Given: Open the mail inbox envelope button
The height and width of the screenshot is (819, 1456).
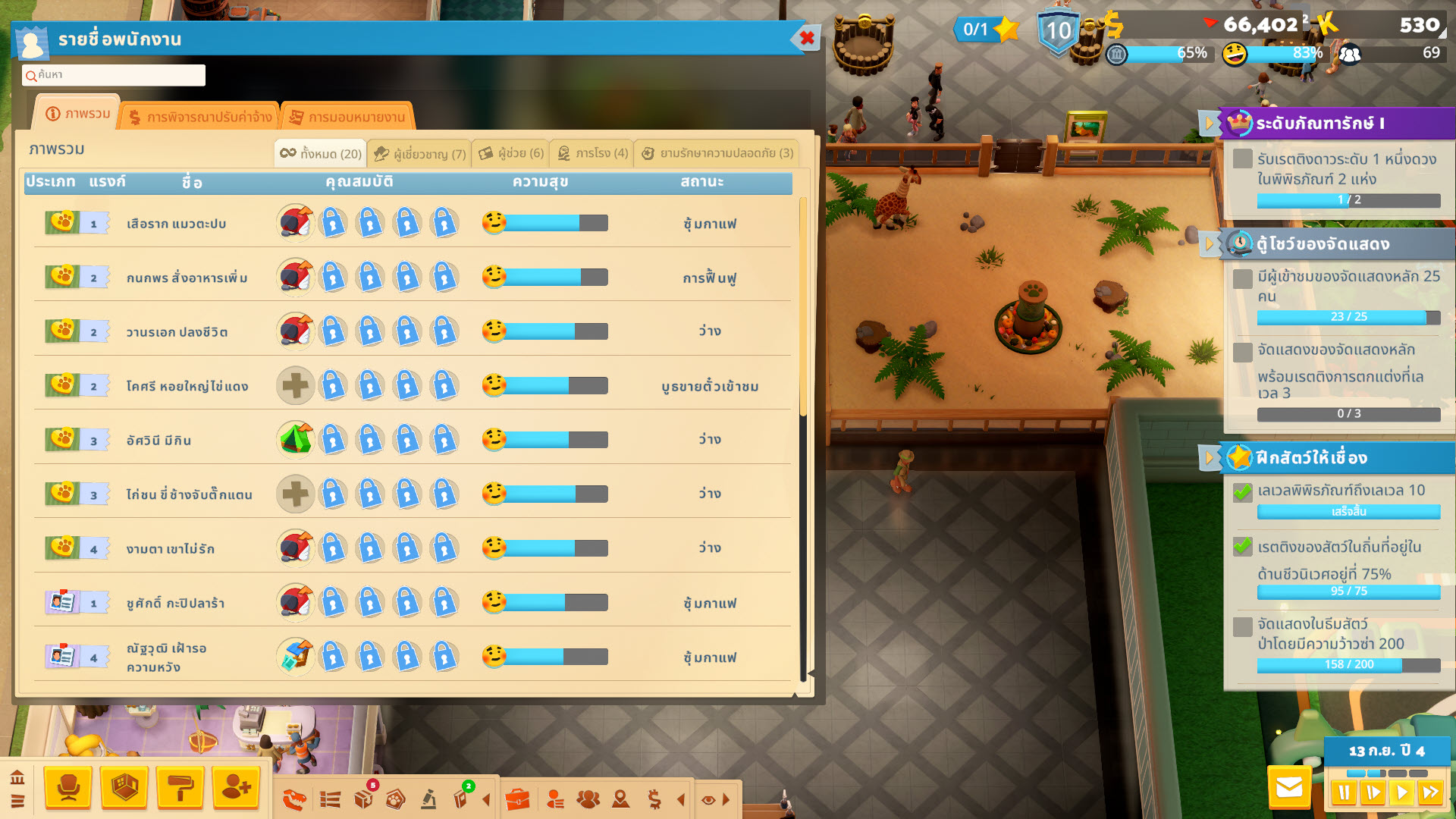Looking at the screenshot, I should click(x=1289, y=788).
